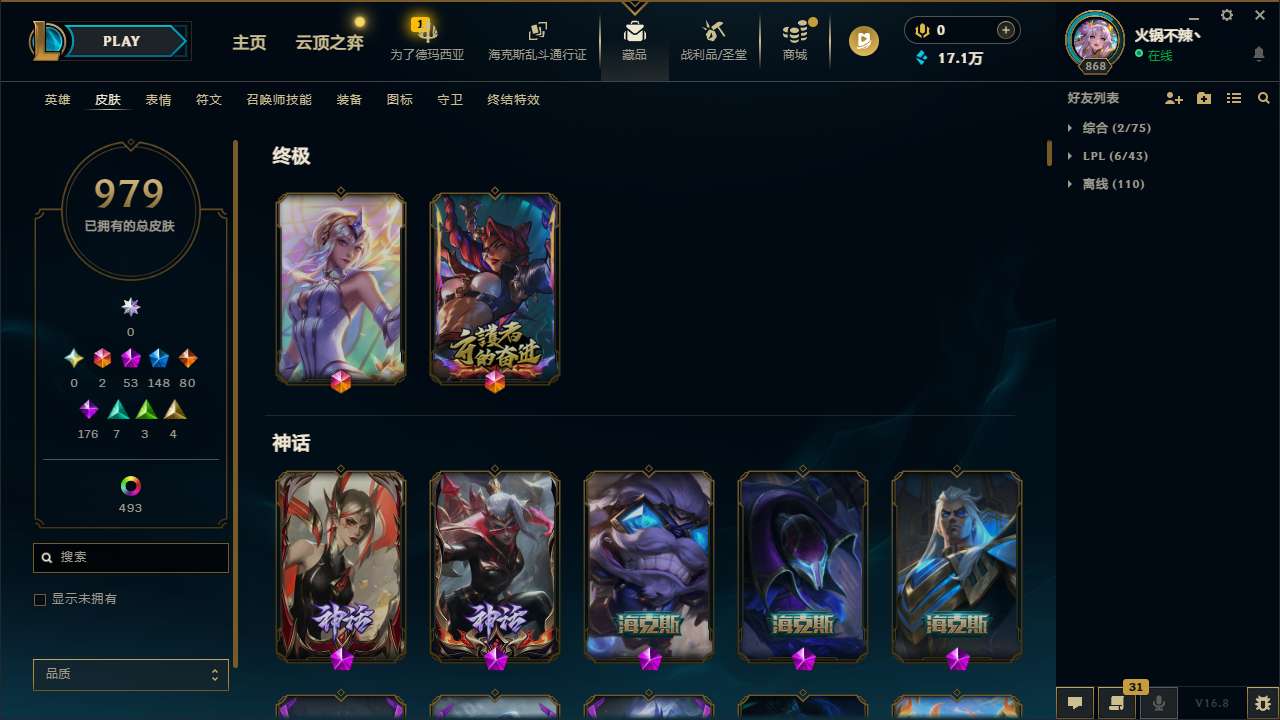Toggle the notification bell in friends panel
The width and height of the screenshot is (1280, 720).
pos(1259,55)
